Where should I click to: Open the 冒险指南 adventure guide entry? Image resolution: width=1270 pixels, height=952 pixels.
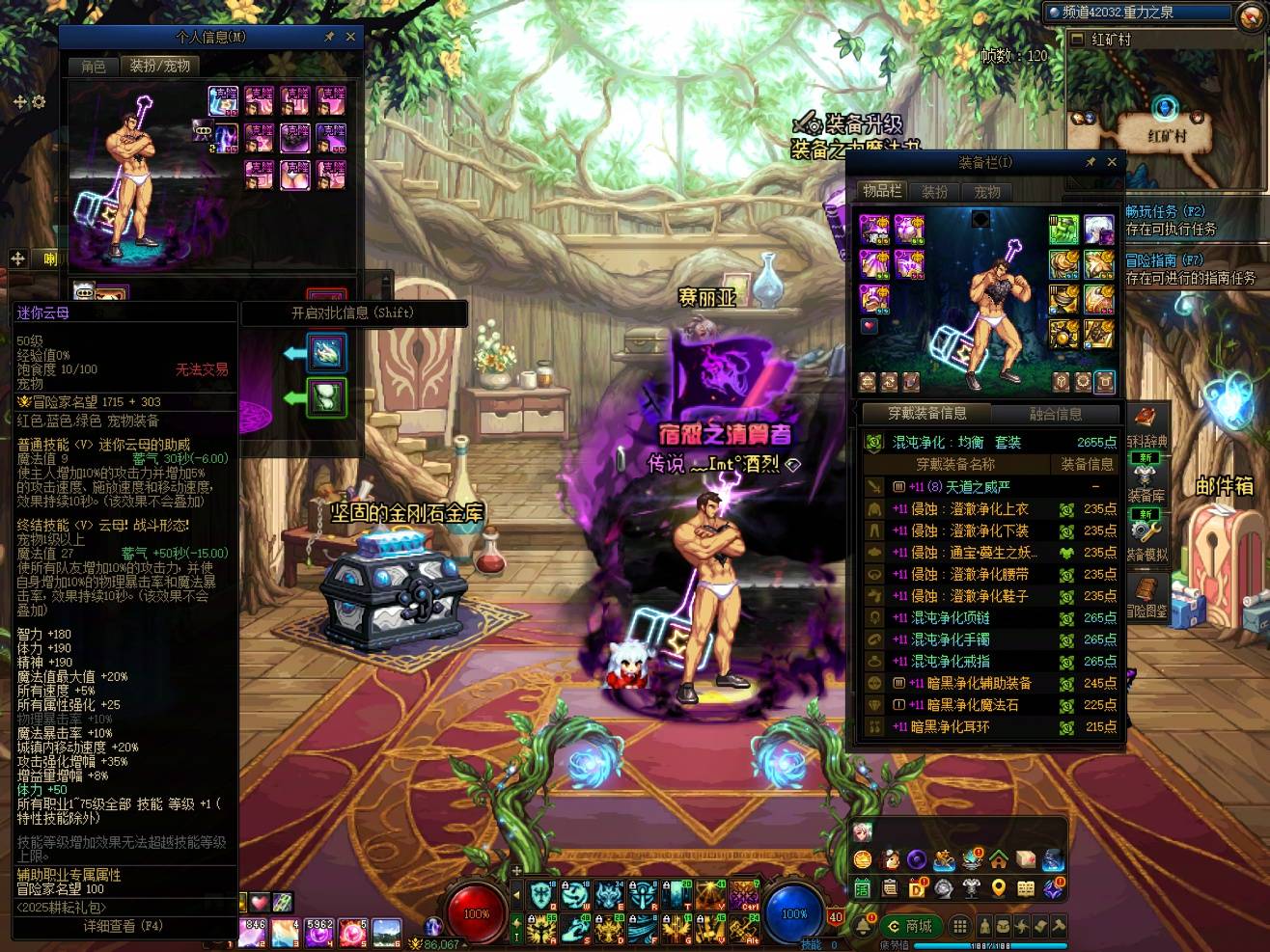tap(1164, 260)
